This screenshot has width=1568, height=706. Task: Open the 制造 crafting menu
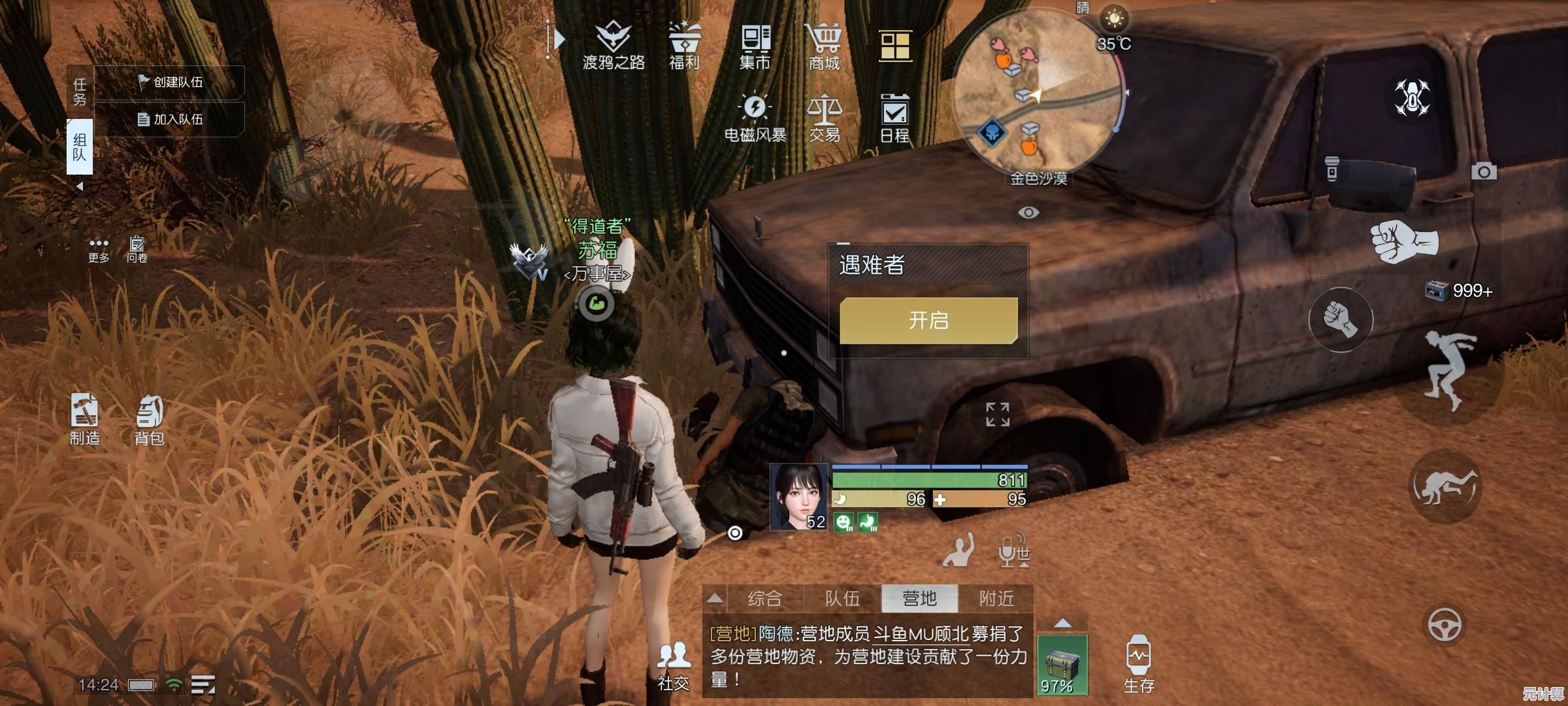point(85,420)
